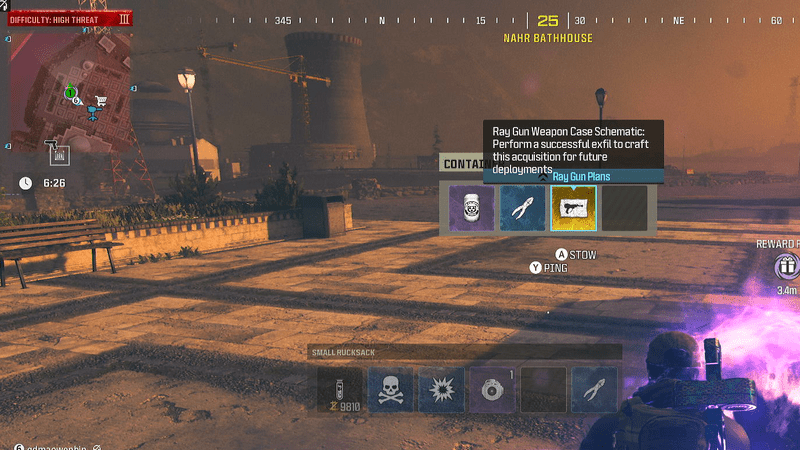800x450 pixels.
Task: Choose the purple round item in rucksack
Action: [x=492, y=390]
